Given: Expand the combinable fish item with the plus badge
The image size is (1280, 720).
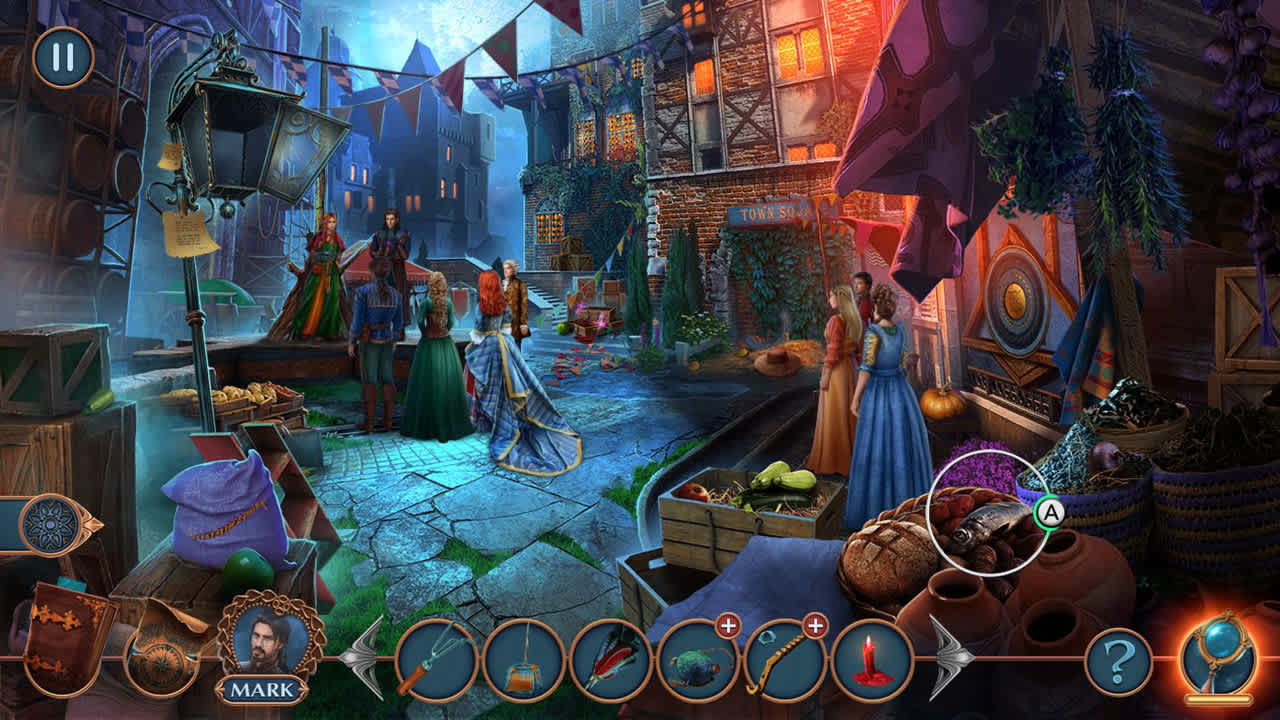Looking at the screenshot, I should coord(727,627).
